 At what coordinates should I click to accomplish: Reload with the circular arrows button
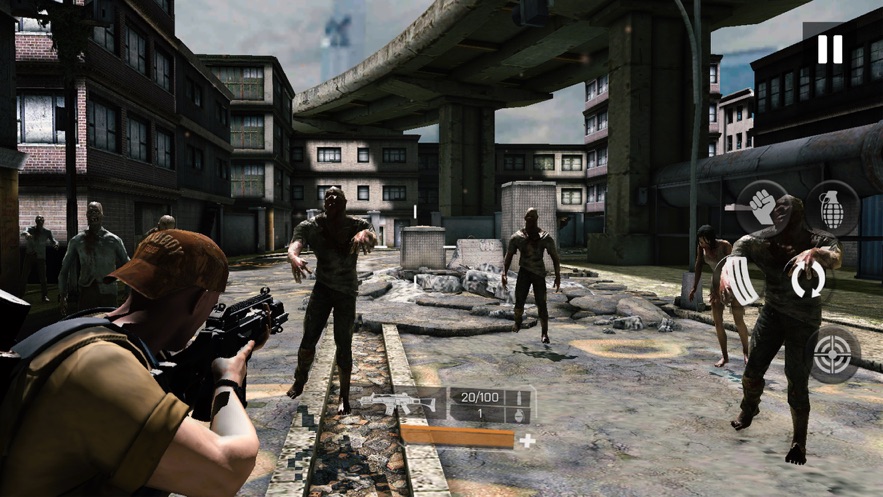(808, 279)
